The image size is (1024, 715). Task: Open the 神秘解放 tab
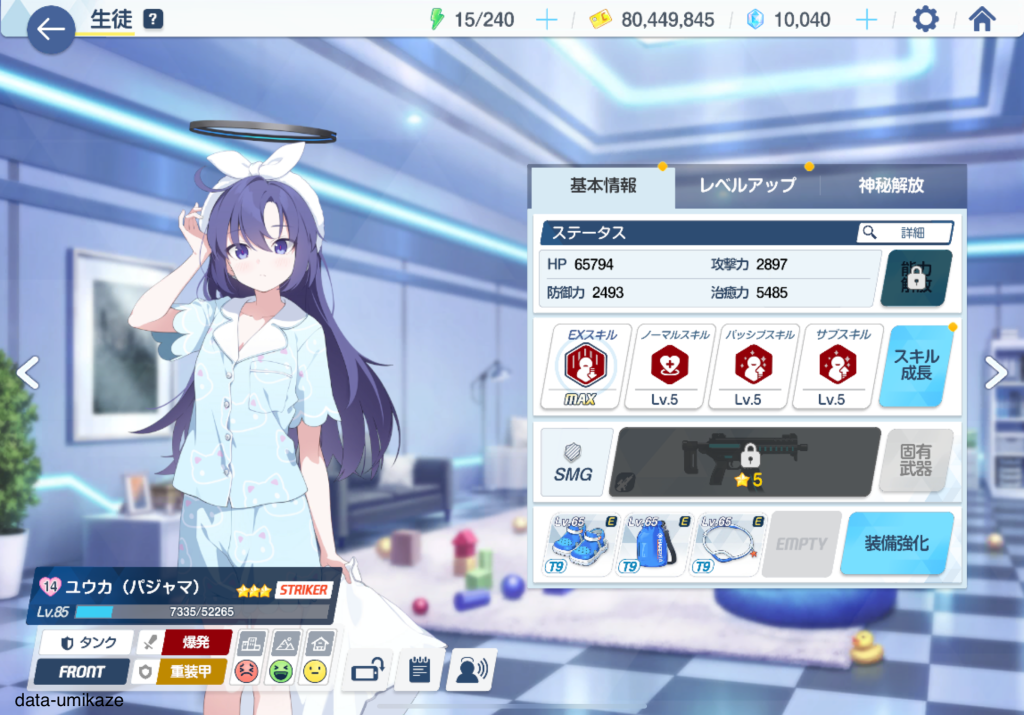point(891,186)
